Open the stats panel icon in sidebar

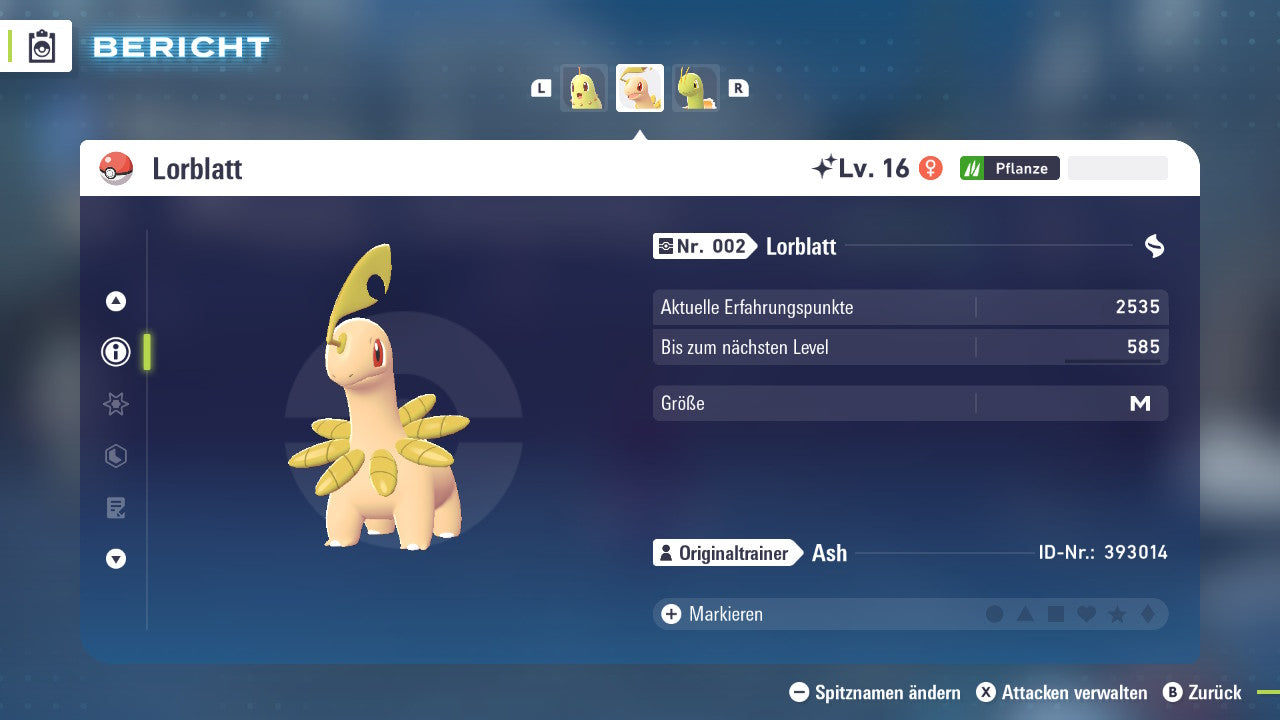coord(115,404)
